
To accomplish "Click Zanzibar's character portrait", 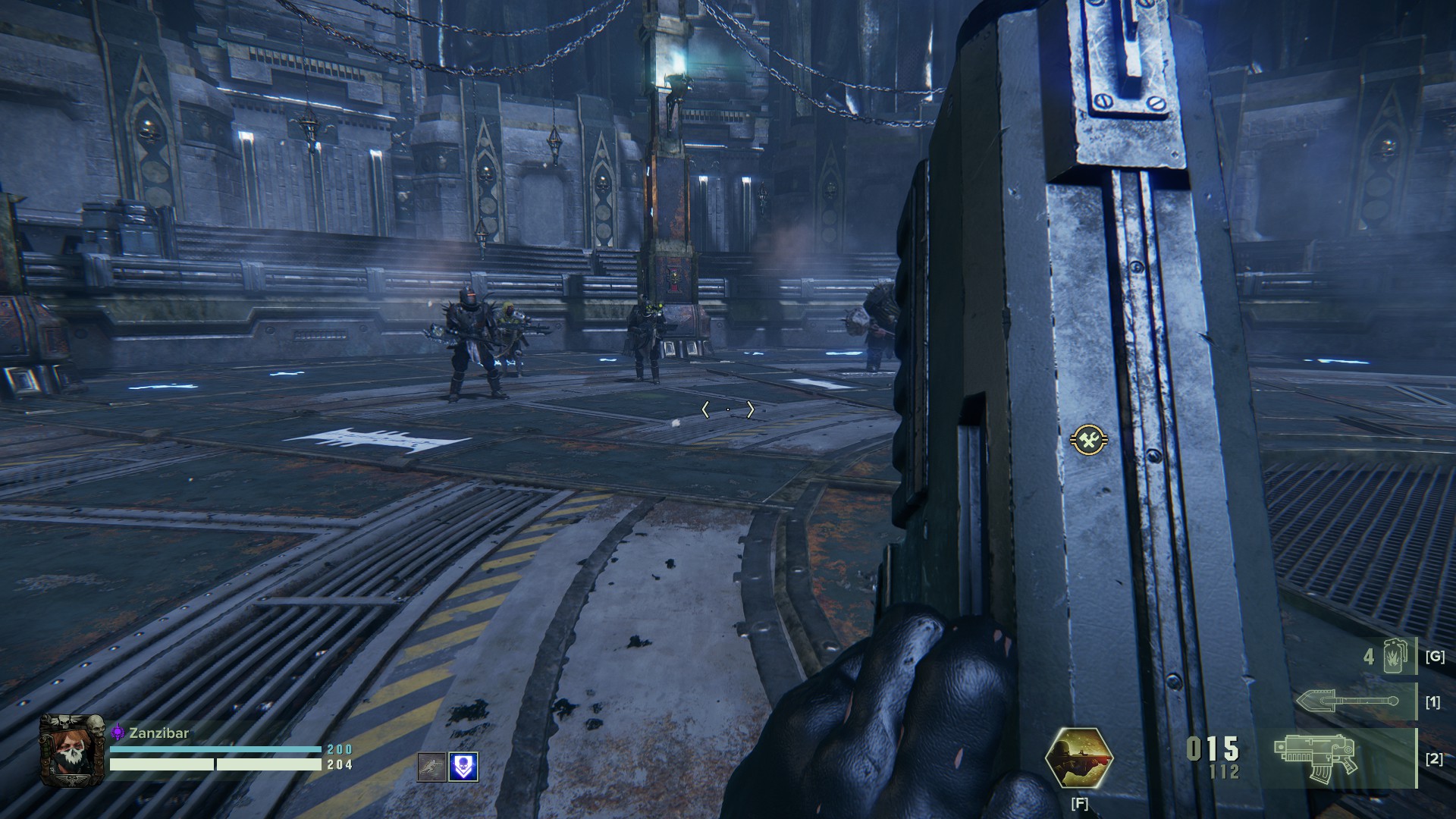I will [71, 750].
